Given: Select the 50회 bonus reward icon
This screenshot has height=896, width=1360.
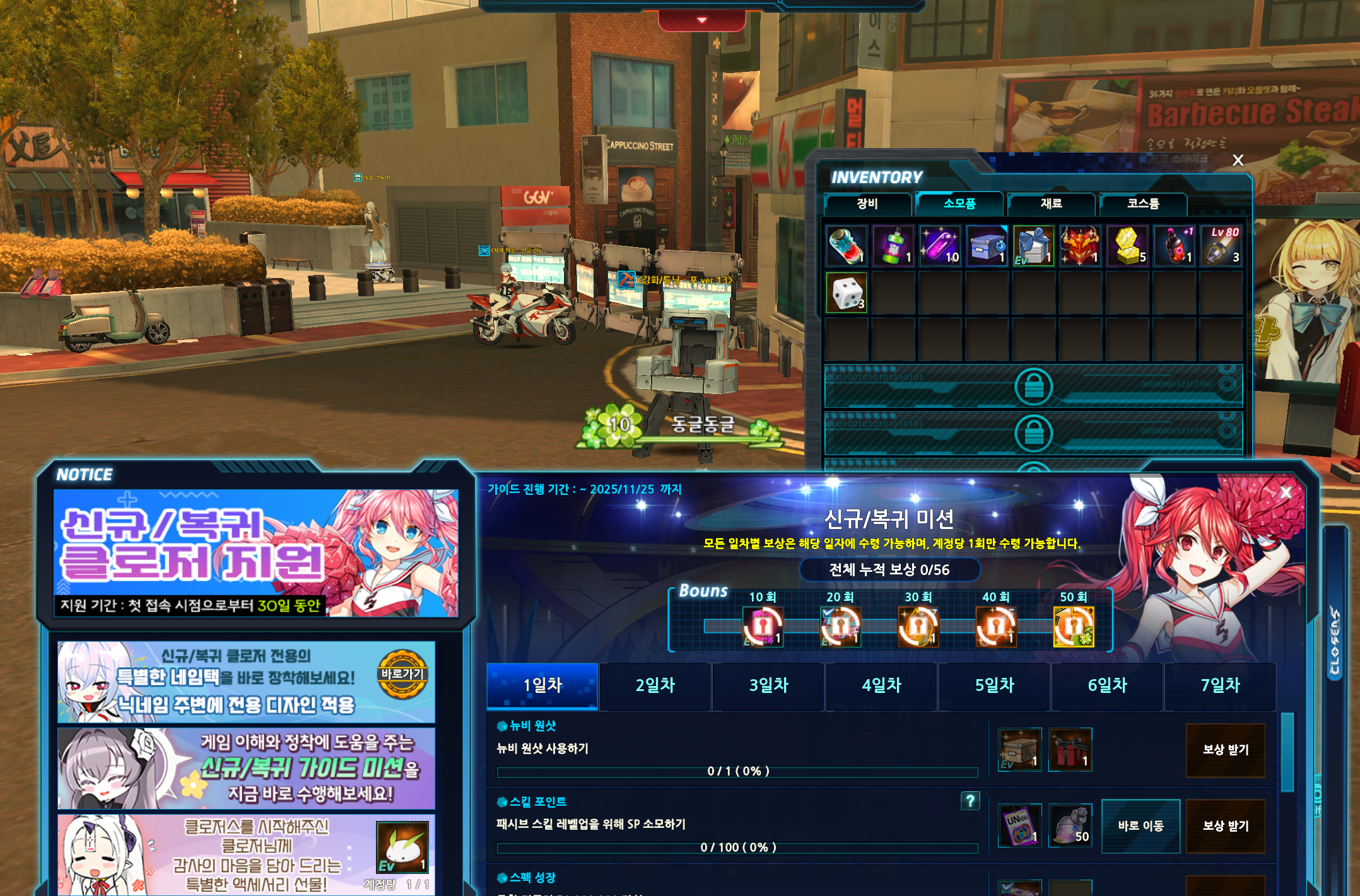Looking at the screenshot, I should [1074, 627].
